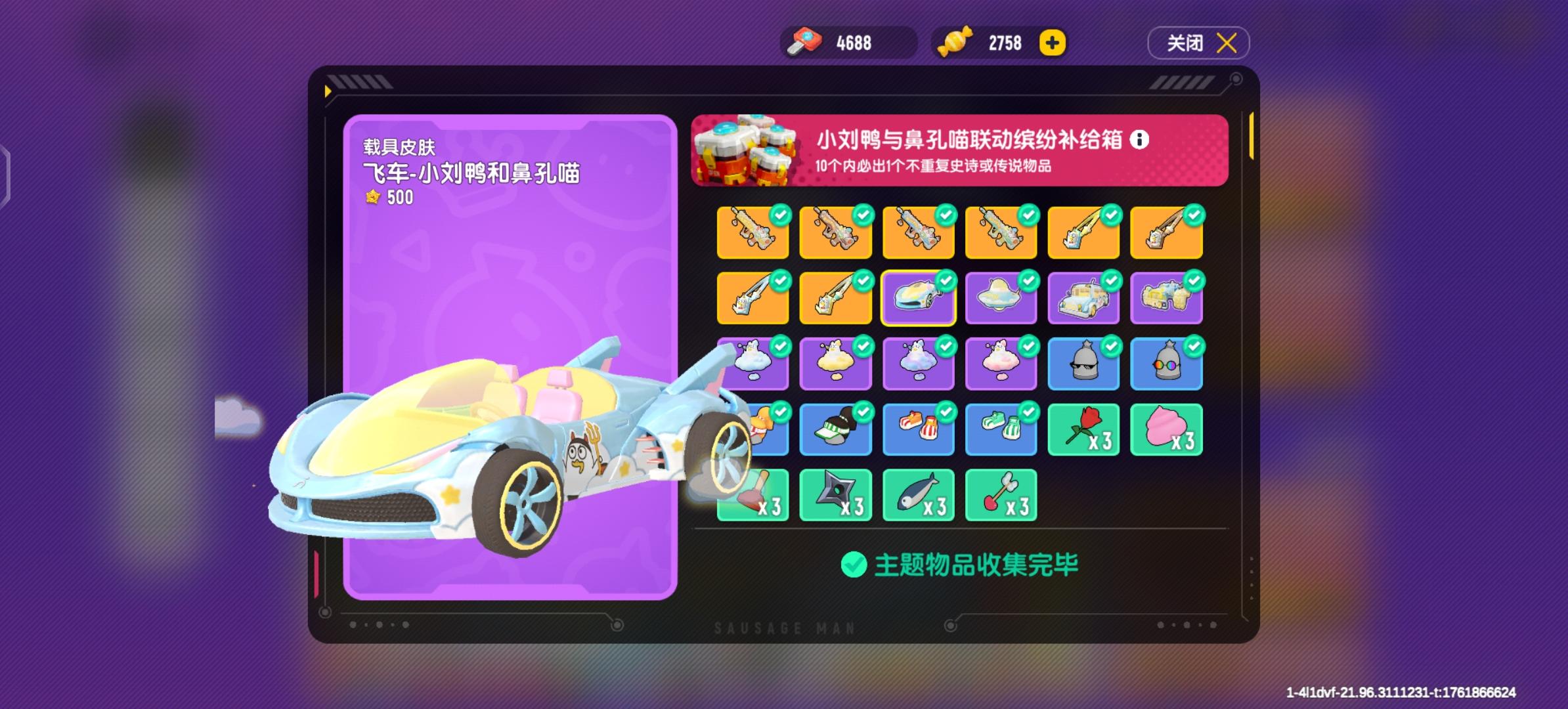1568x709 pixels.
Task: Select the red rose x3 item
Action: pyautogui.click(x=1083, y=429)
